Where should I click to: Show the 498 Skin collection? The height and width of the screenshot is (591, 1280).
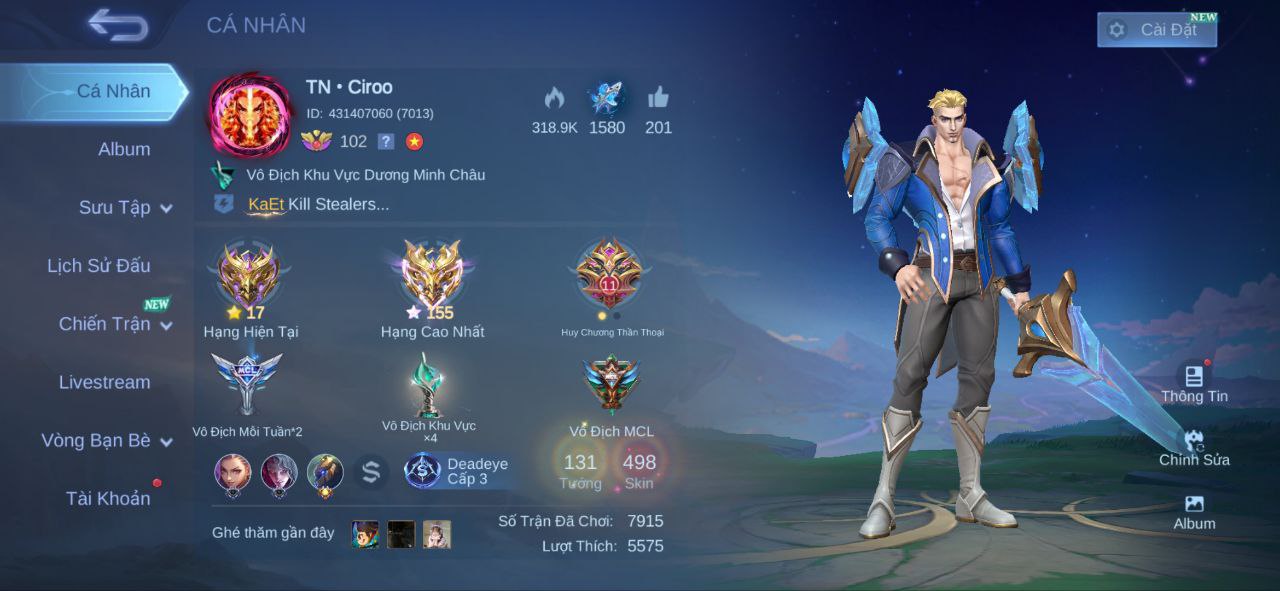[639, 470]
